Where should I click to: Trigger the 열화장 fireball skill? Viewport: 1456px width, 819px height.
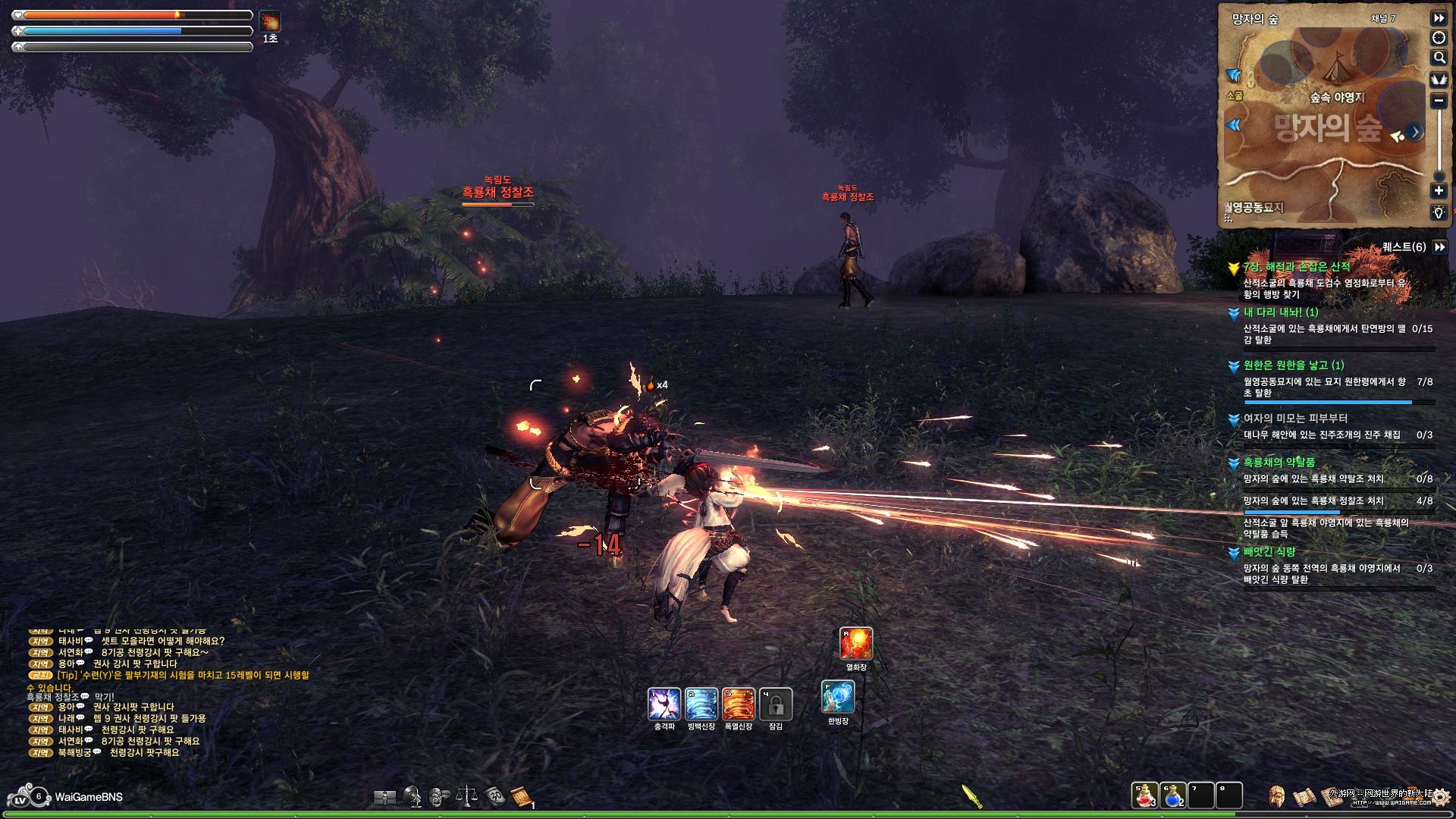856,644
